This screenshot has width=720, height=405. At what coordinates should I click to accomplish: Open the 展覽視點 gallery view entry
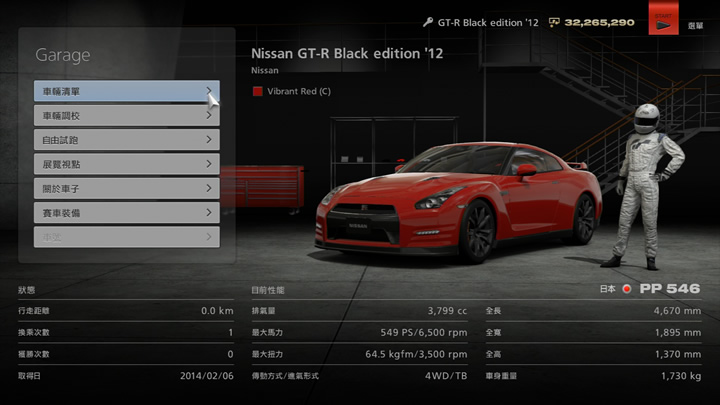click(126, 164)
